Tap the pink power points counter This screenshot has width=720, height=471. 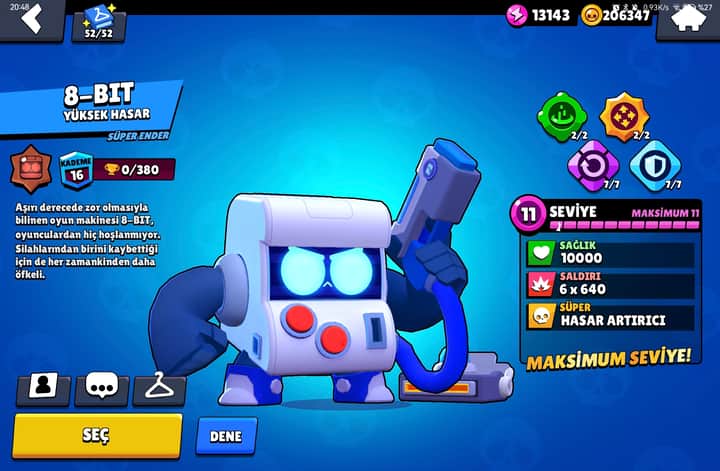pos(540,15)
